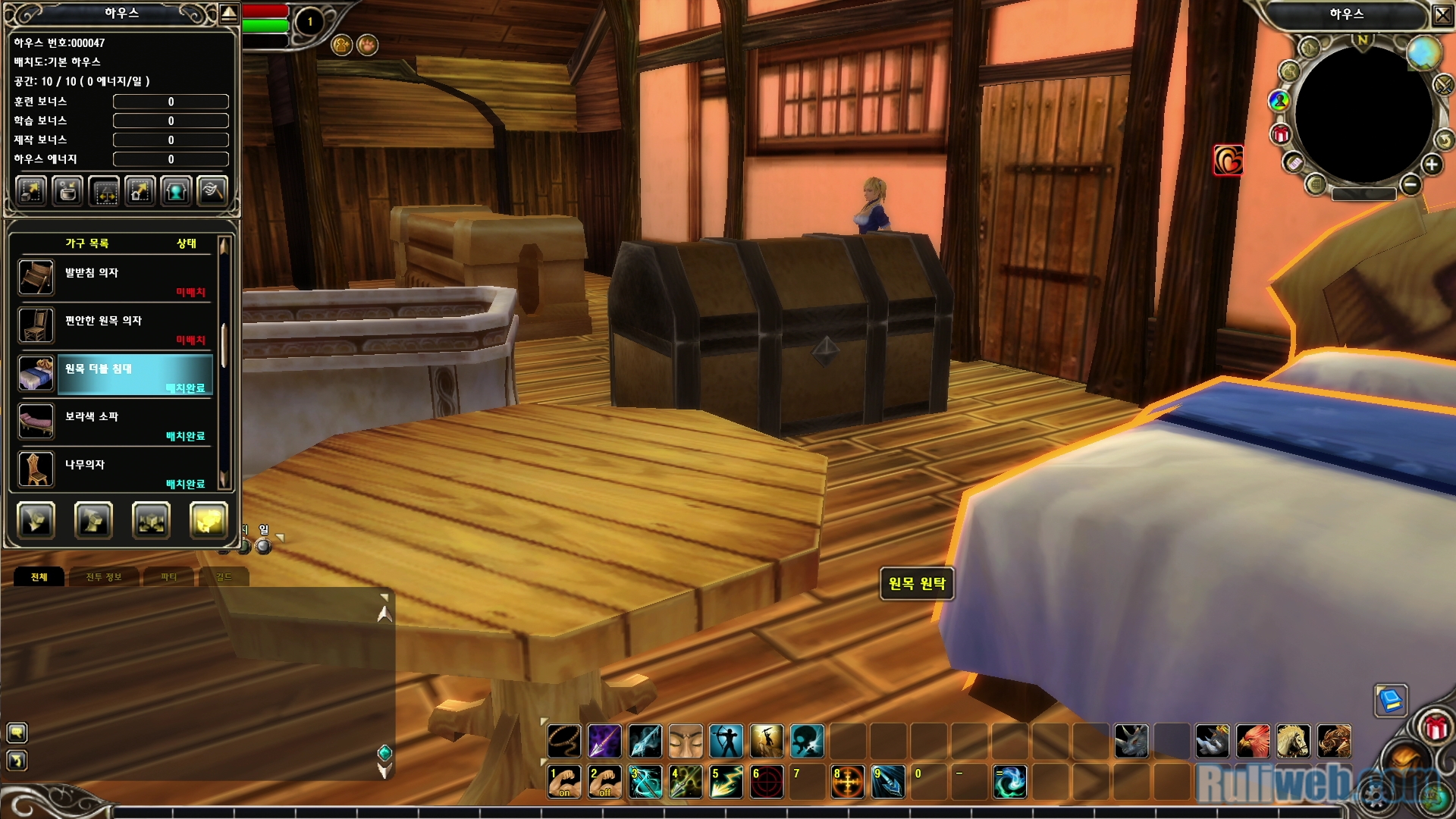This screenshot has height=819, width=1456.
Task: Click the heart buff icon
Action: coord(1228,160)
